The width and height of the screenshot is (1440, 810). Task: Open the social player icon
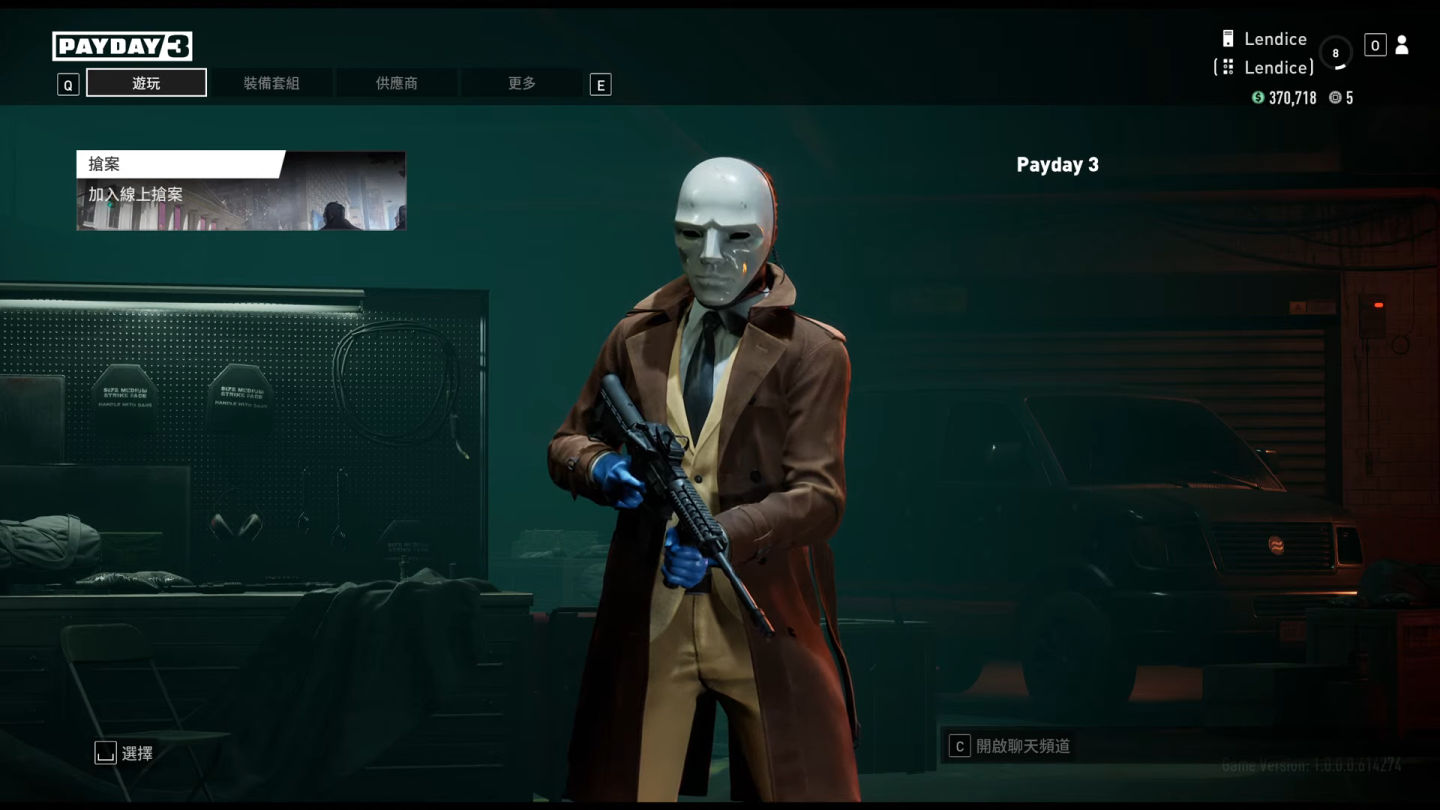[1401, 45]
